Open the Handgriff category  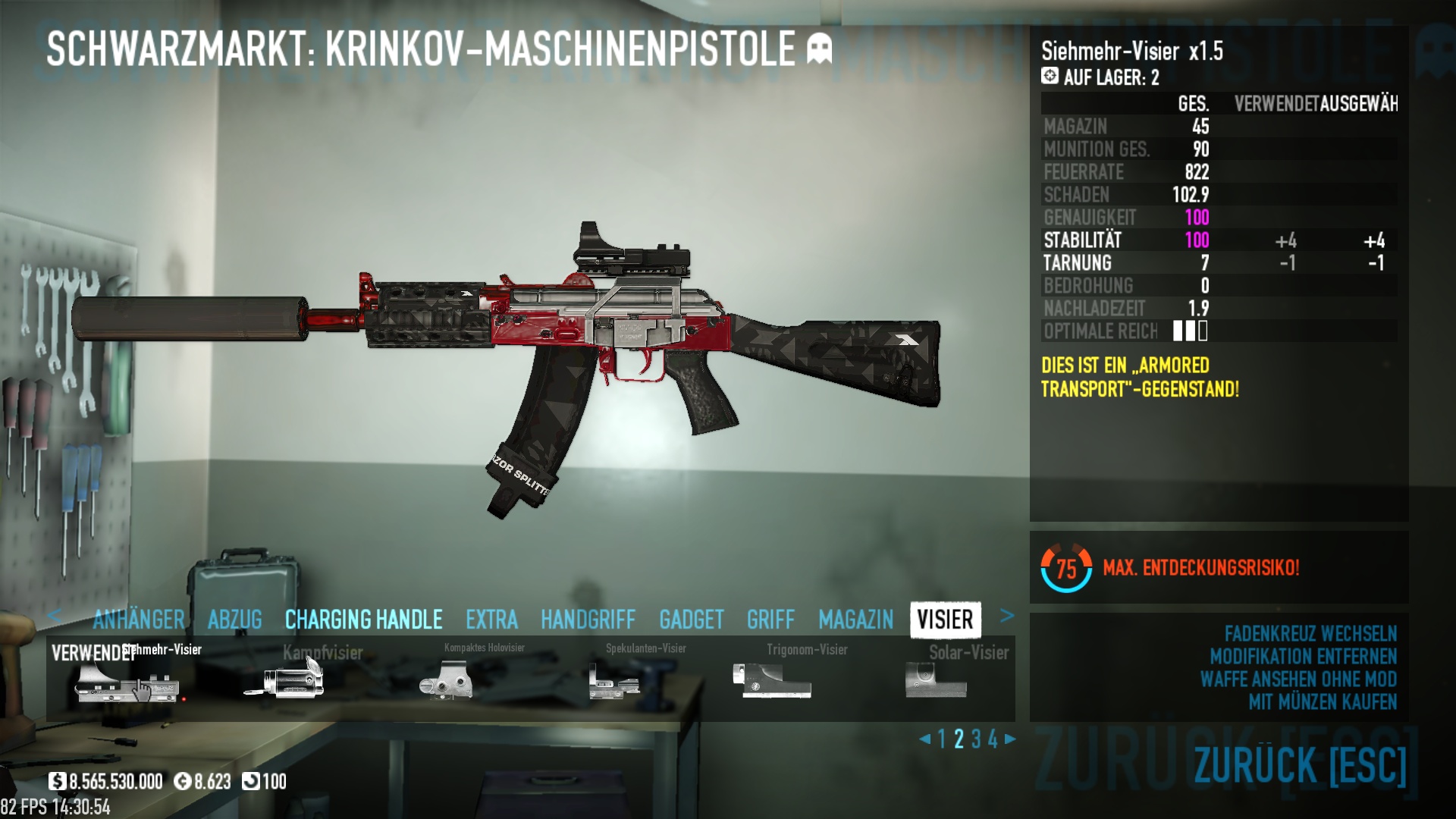(x=588, y=620)
